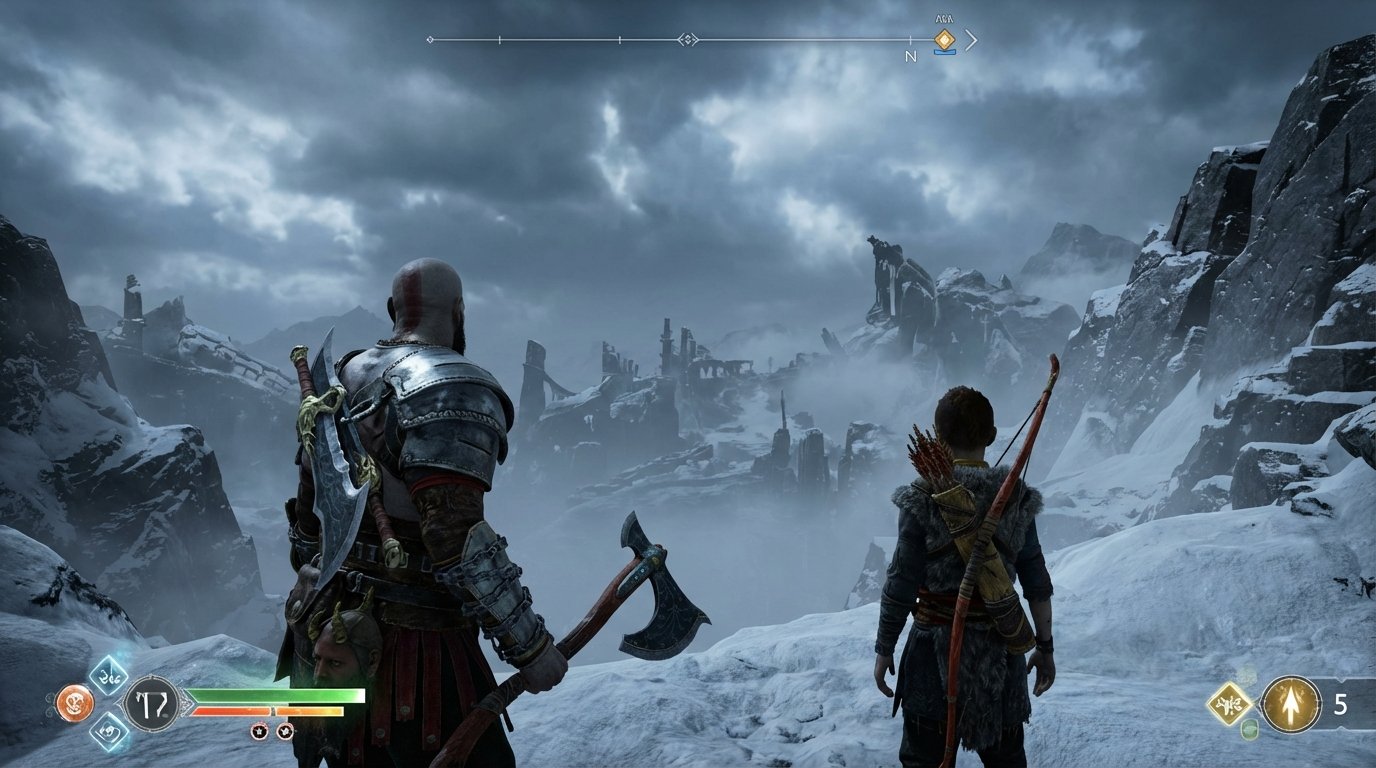Expand the right-pointing chevron beside the objective marker
This screenshot has height=768, width=1376.
(971, 40)
